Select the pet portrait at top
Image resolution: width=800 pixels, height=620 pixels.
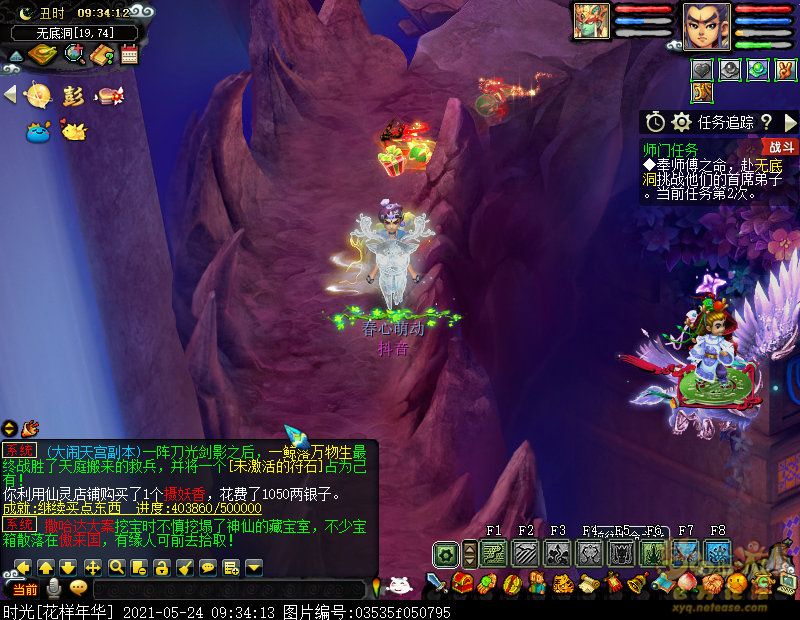click(x=591, y=22)
